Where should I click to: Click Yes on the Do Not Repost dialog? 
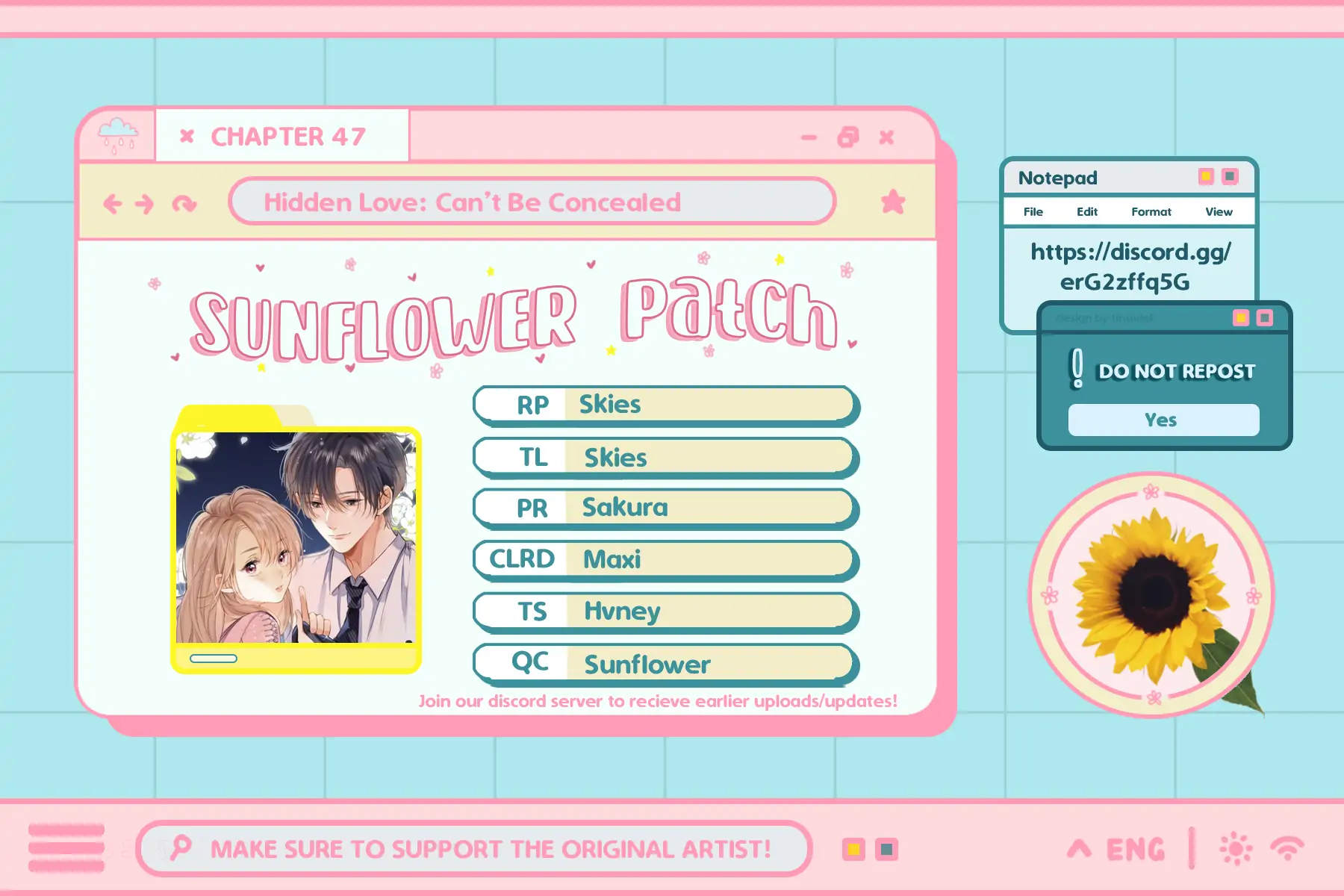(x=1163, y=420)
